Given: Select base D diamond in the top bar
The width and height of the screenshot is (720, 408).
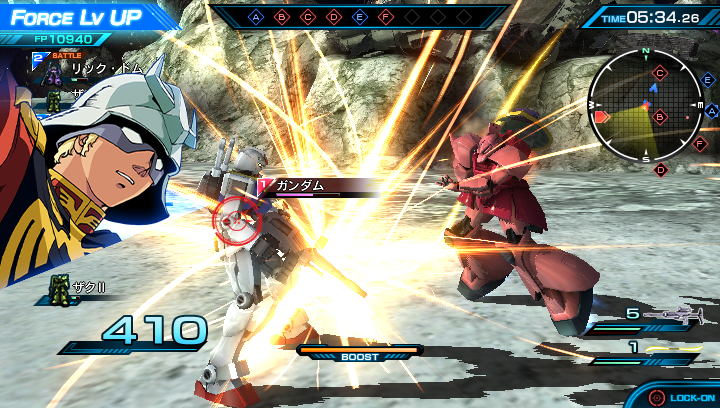Looking at the screenshot, I should 334,17.
